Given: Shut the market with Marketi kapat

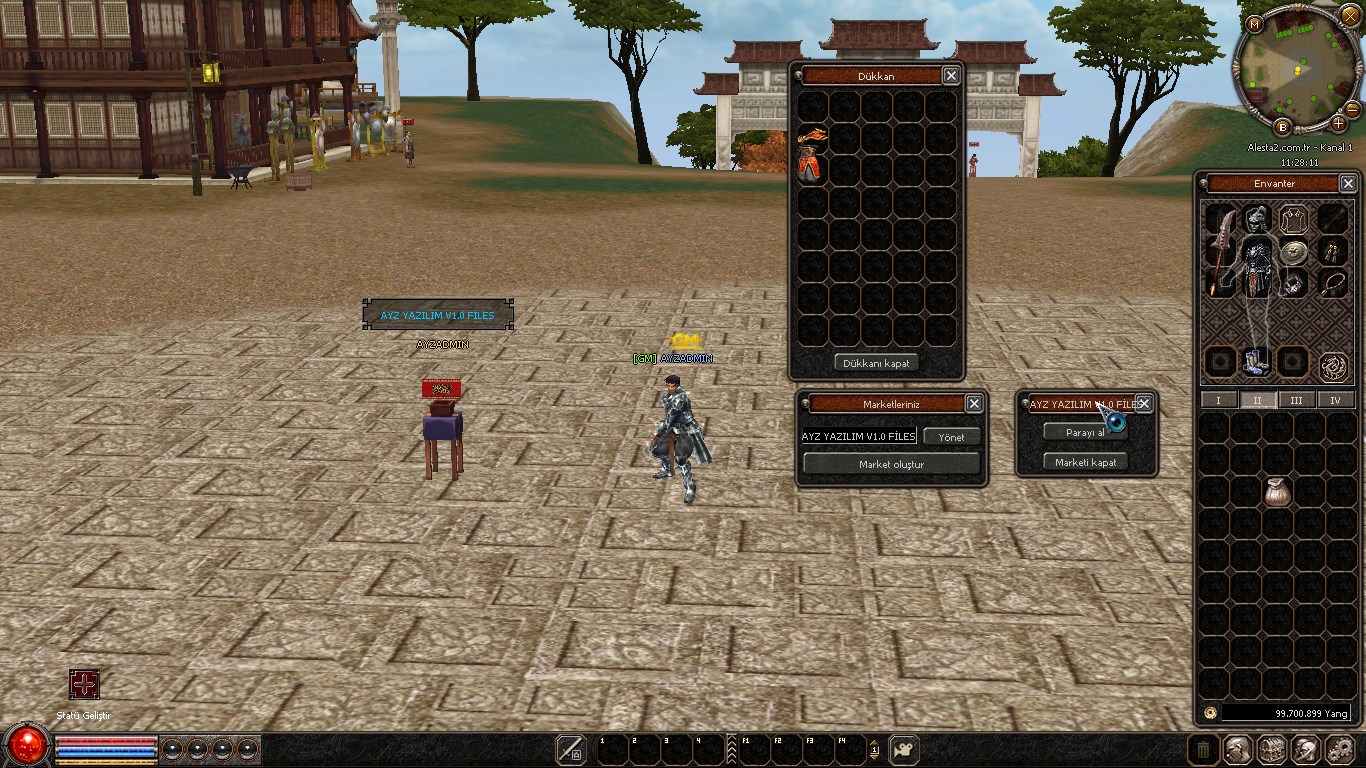Looking at the screenshot, I should (x=1086, y=462).
